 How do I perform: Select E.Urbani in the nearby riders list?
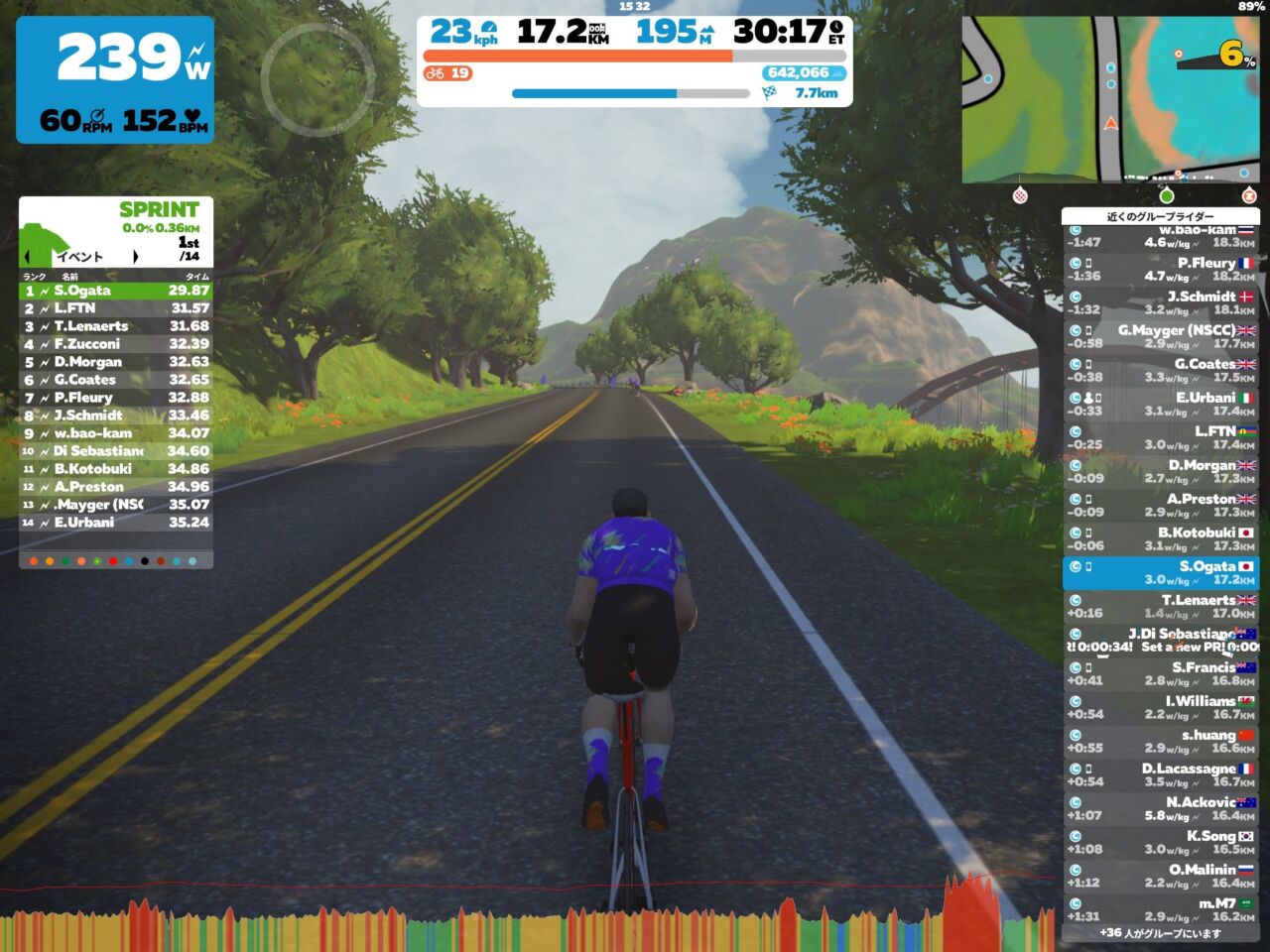(x=1160, y=404)
